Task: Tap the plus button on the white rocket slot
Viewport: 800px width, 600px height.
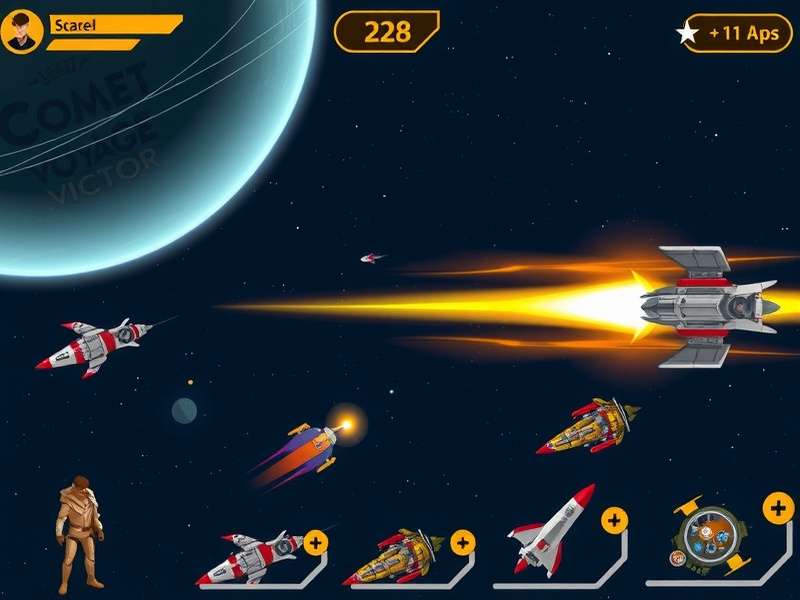Action: [x=613, y=520]
